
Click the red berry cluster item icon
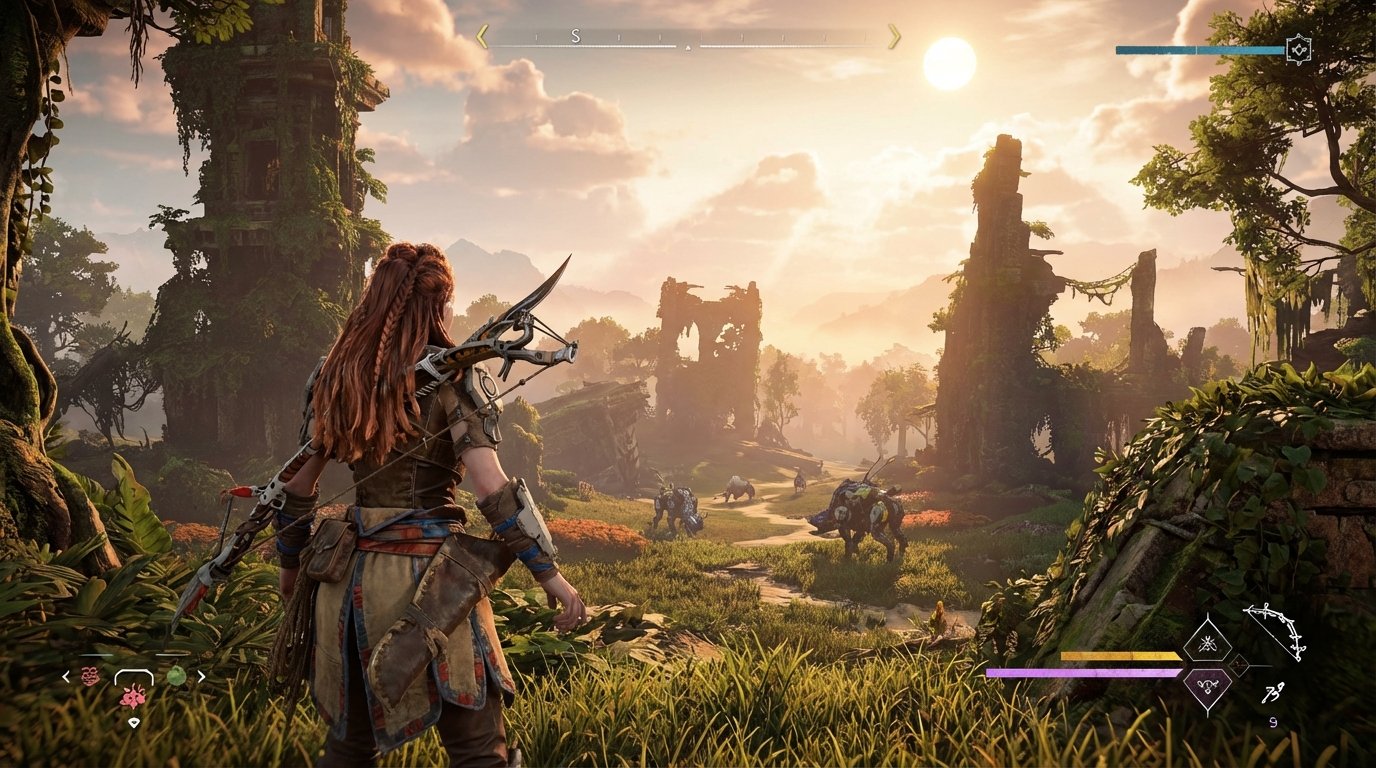90,676
